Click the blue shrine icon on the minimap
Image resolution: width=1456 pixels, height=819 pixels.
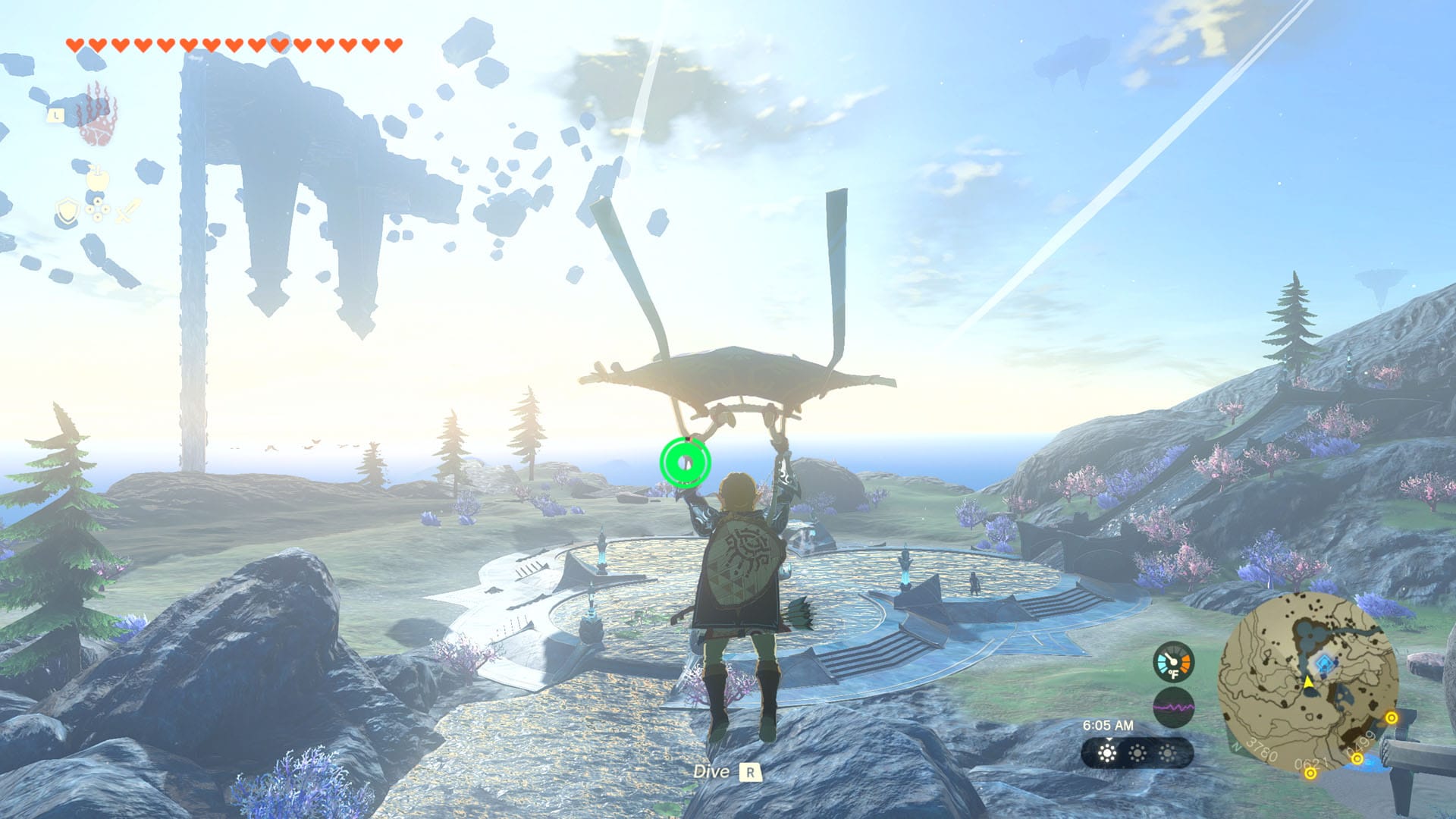click(x=1323, y=662)
